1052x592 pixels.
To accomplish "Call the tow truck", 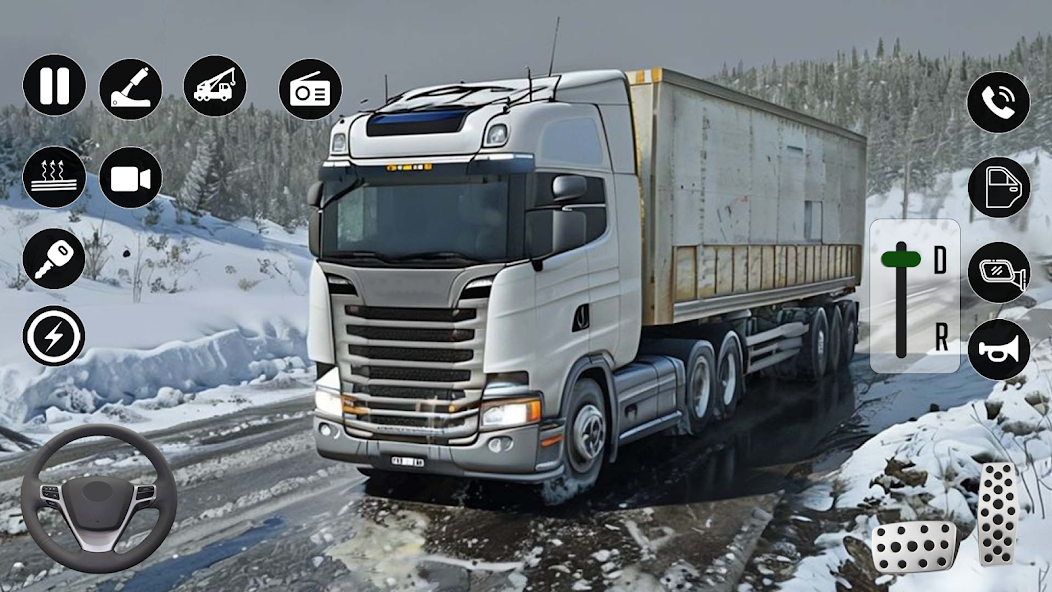I will click(x=215, y=86).
